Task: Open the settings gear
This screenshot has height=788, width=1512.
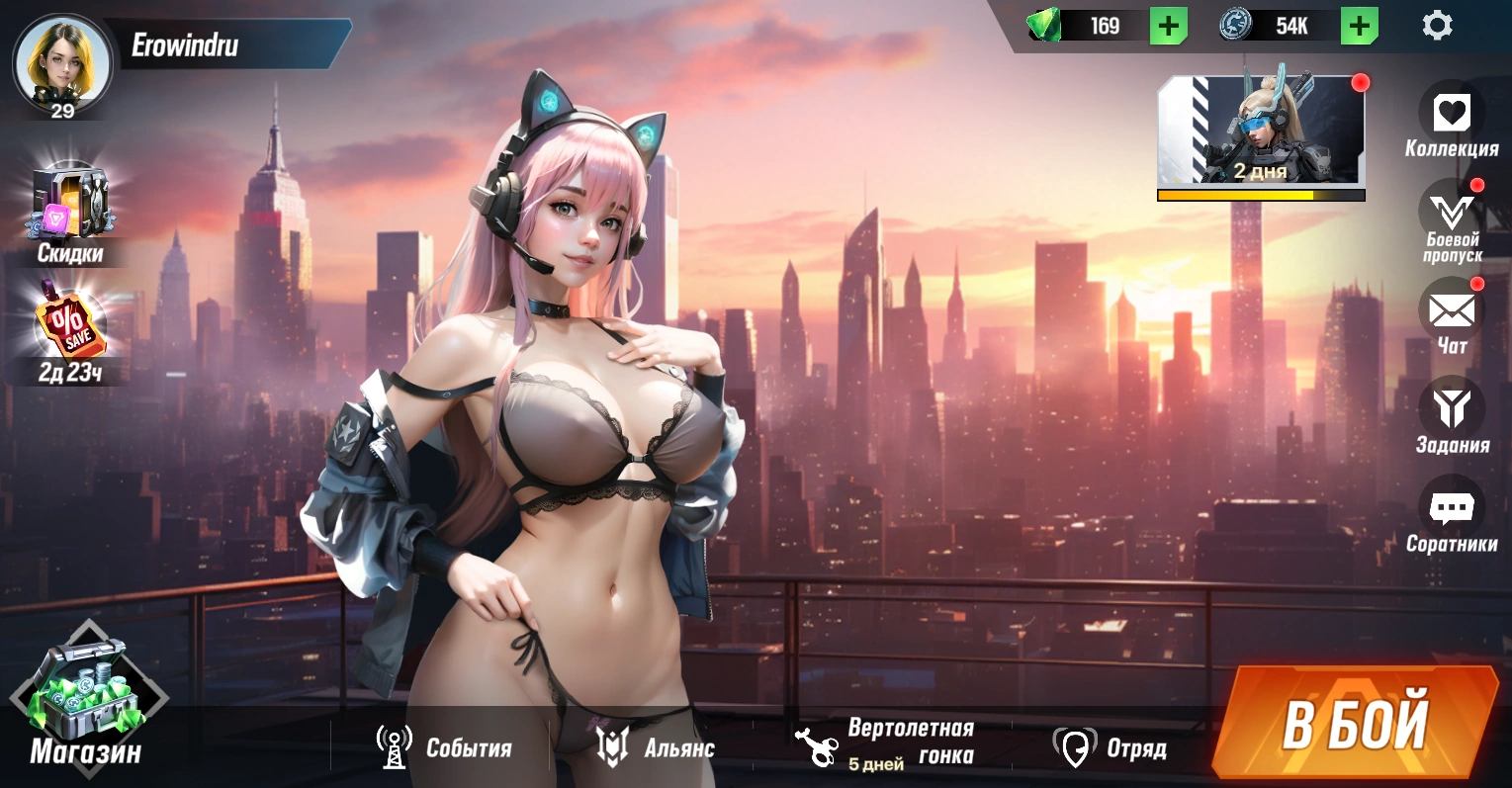Action: click(x=1437, y=26)
